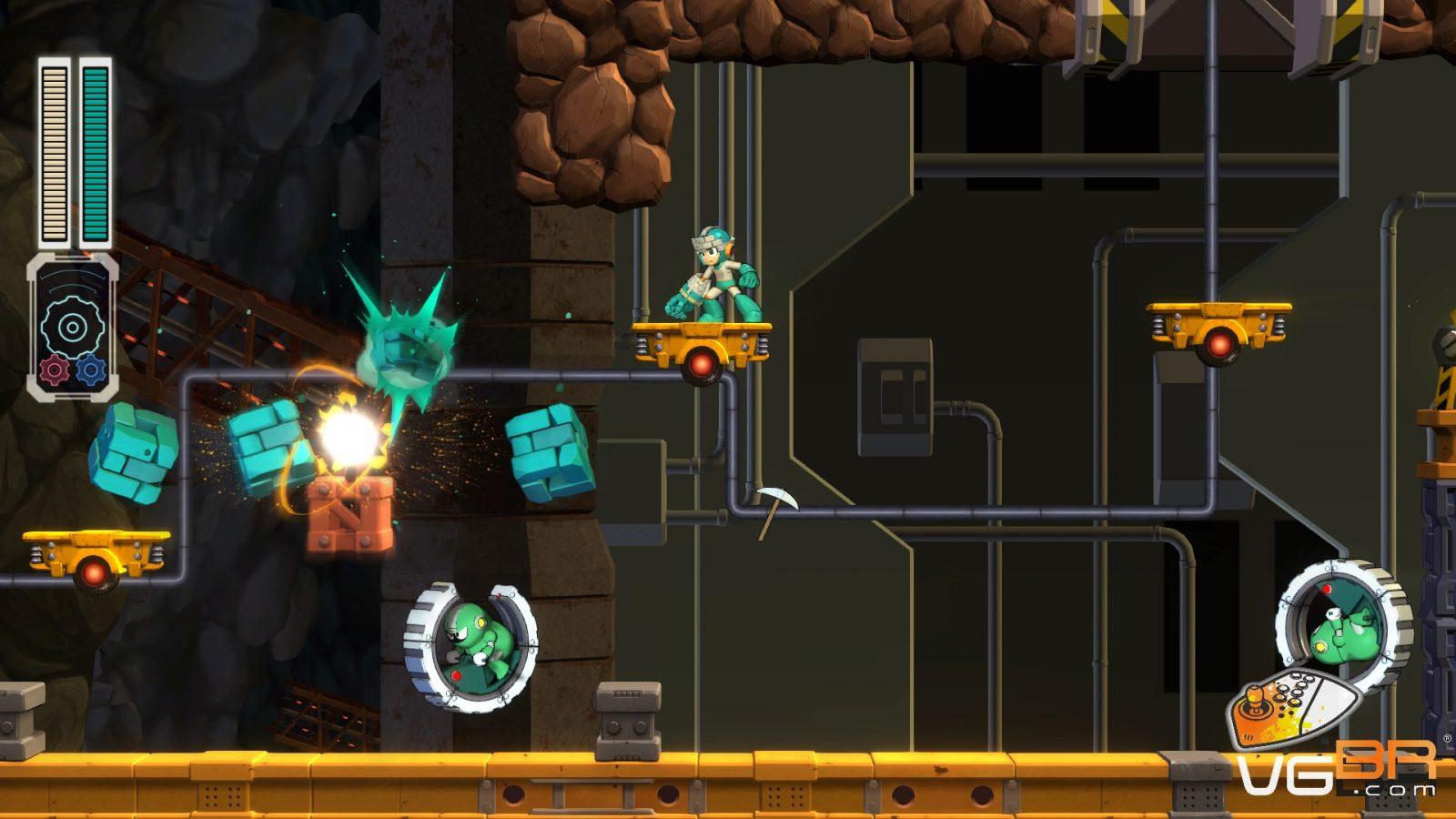The width and height of the screenshot is (1456, 819).
Task: Click the large Double Gear gauge
Action: (72, 327)
